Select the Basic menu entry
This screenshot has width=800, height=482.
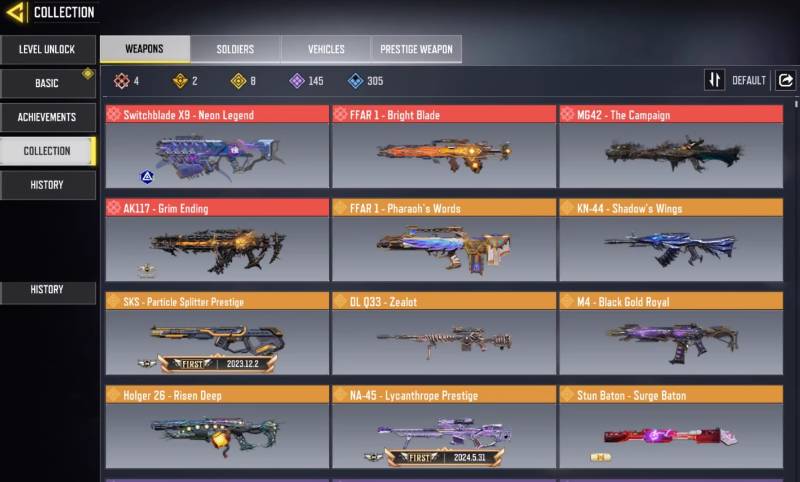pos(48,83)
